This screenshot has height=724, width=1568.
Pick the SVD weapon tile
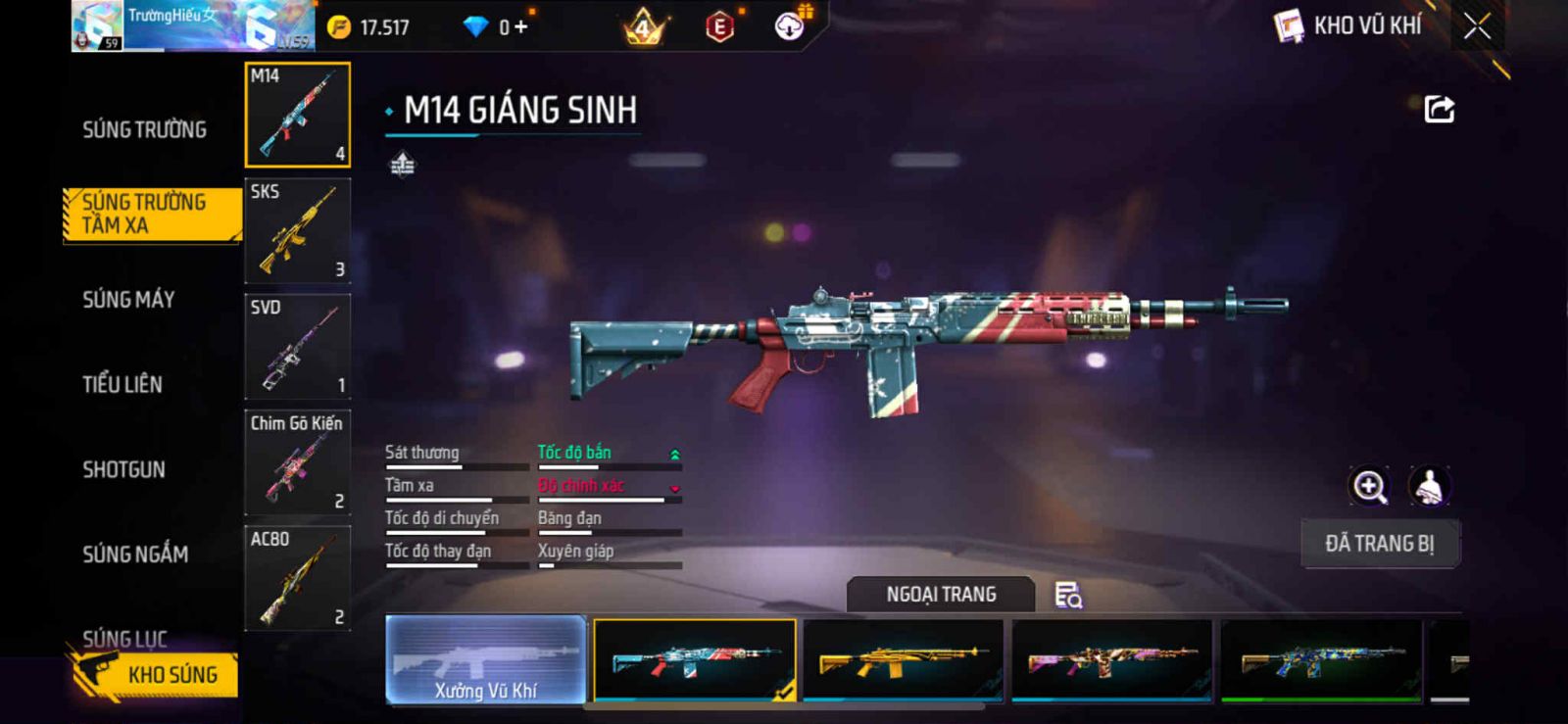pos(297,347)
